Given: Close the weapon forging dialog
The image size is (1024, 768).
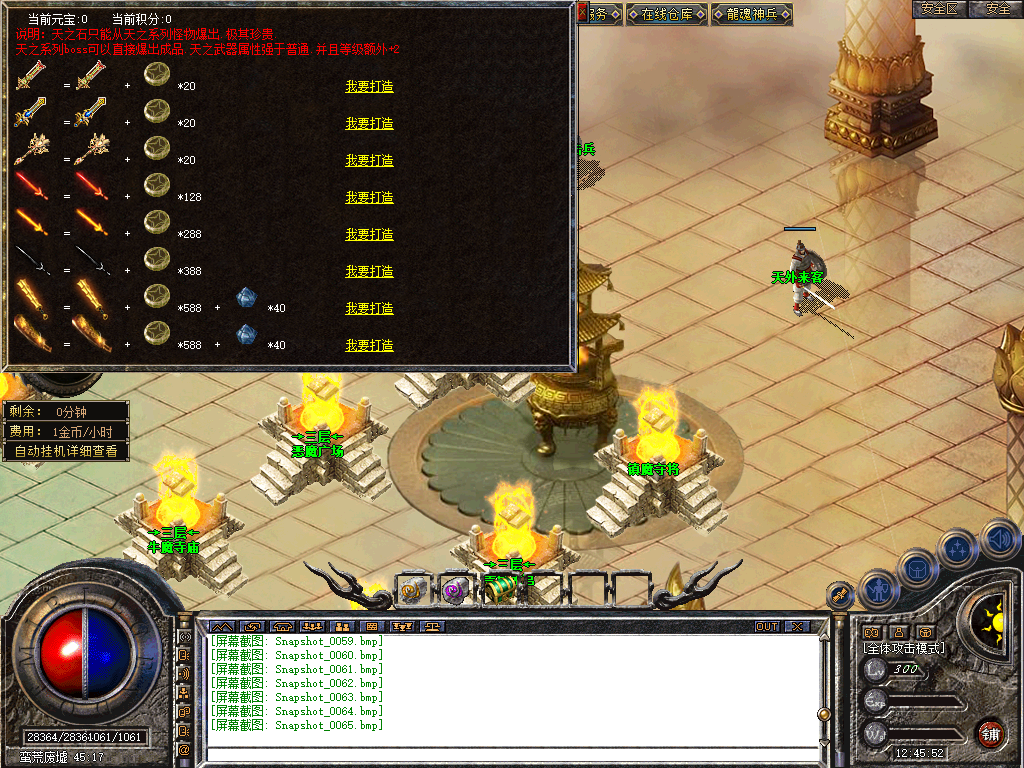Looking at the screenshot, I should pyautogui.click(x=583, y=12).
